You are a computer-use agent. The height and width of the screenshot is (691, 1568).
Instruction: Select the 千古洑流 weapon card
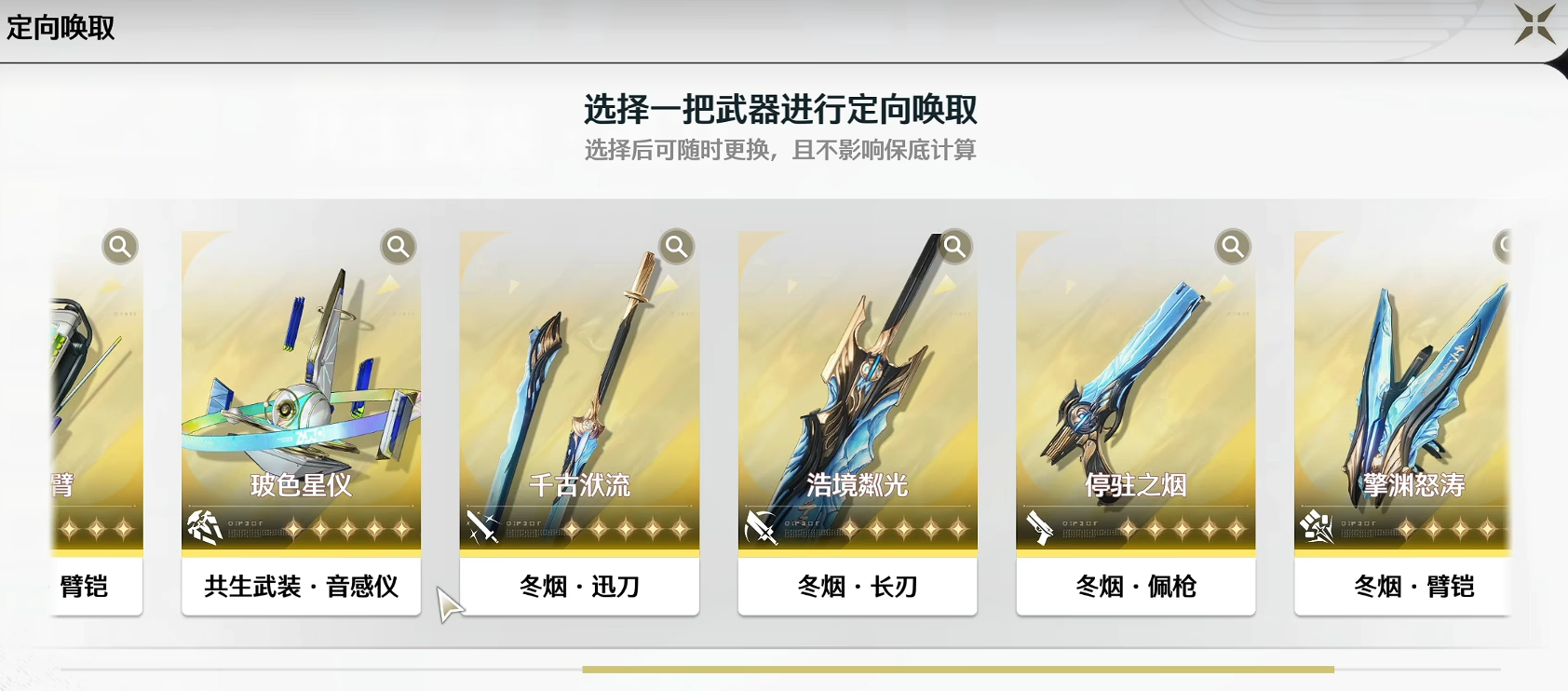pos(579,391)
